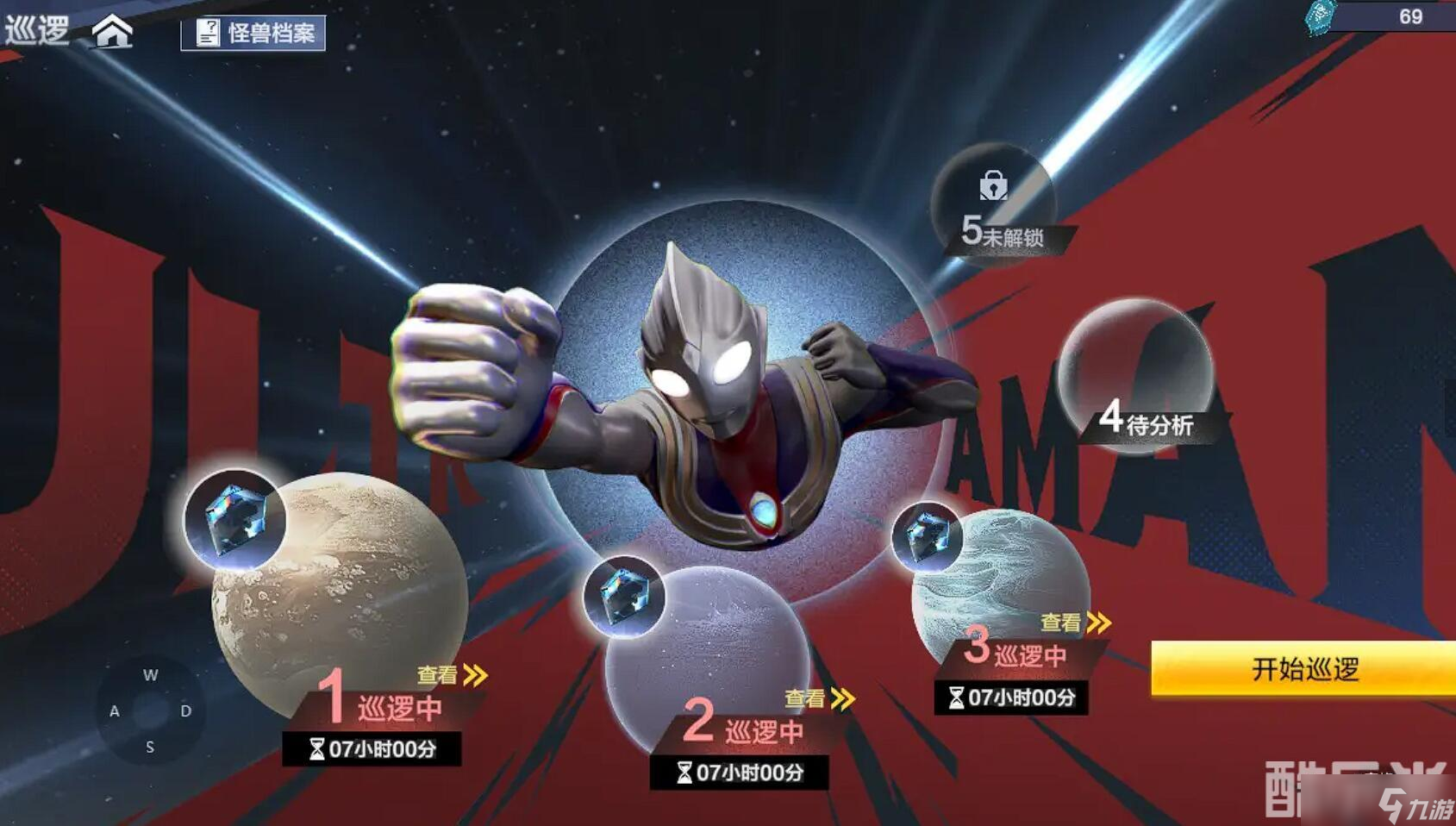Select locked planet 5 未解锁
The image size is (1456, 826).
[994, 203]
